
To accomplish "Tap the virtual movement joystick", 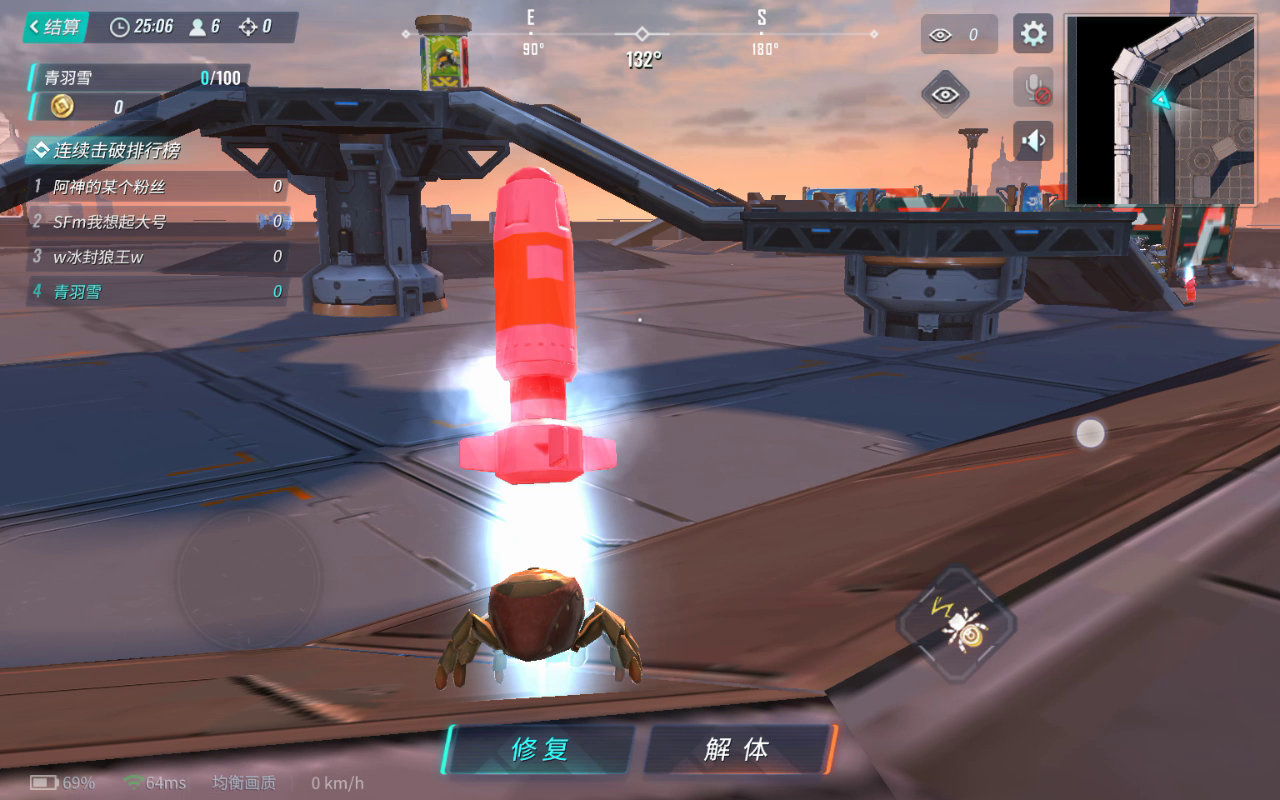I will pyautogui.click(x=248, y=578).
